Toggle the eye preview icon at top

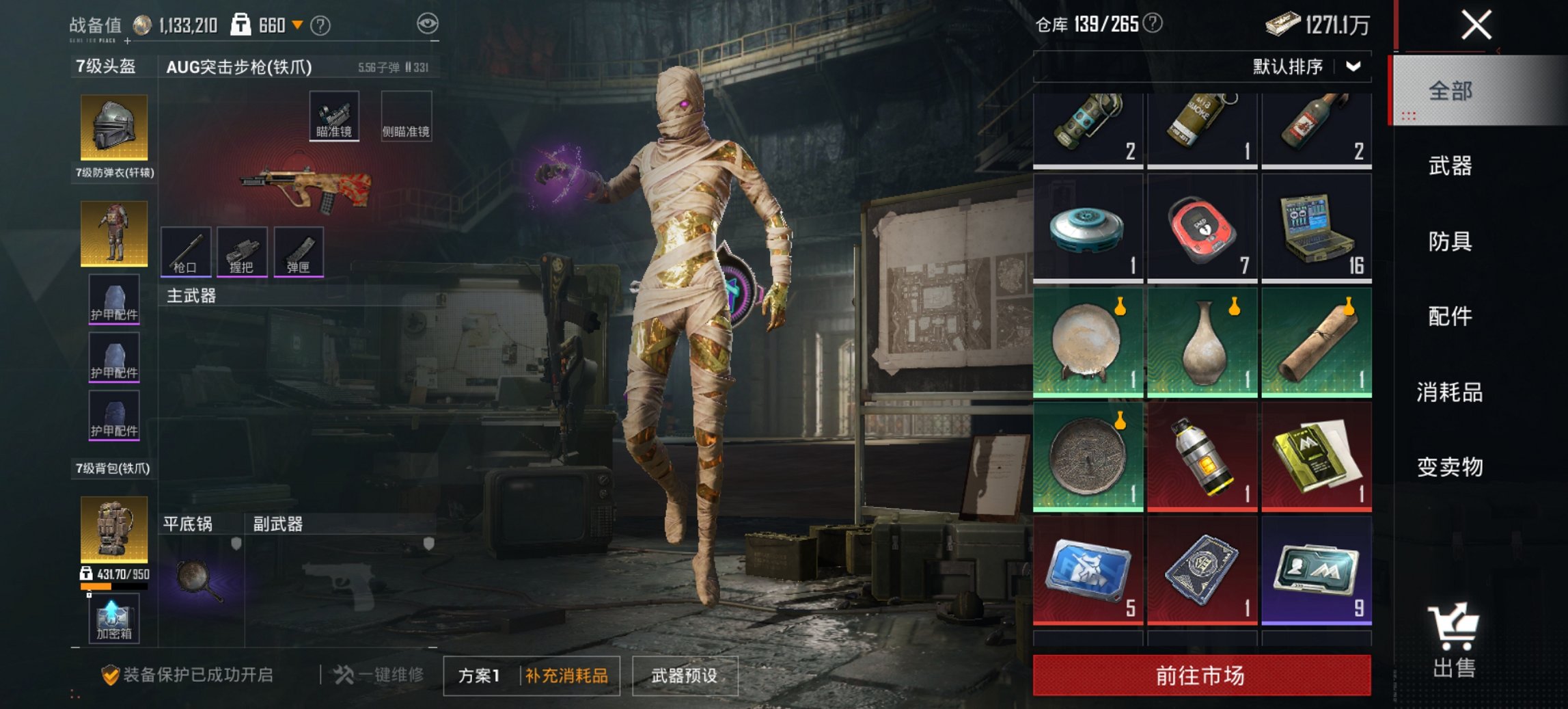(x=428, y=23)
